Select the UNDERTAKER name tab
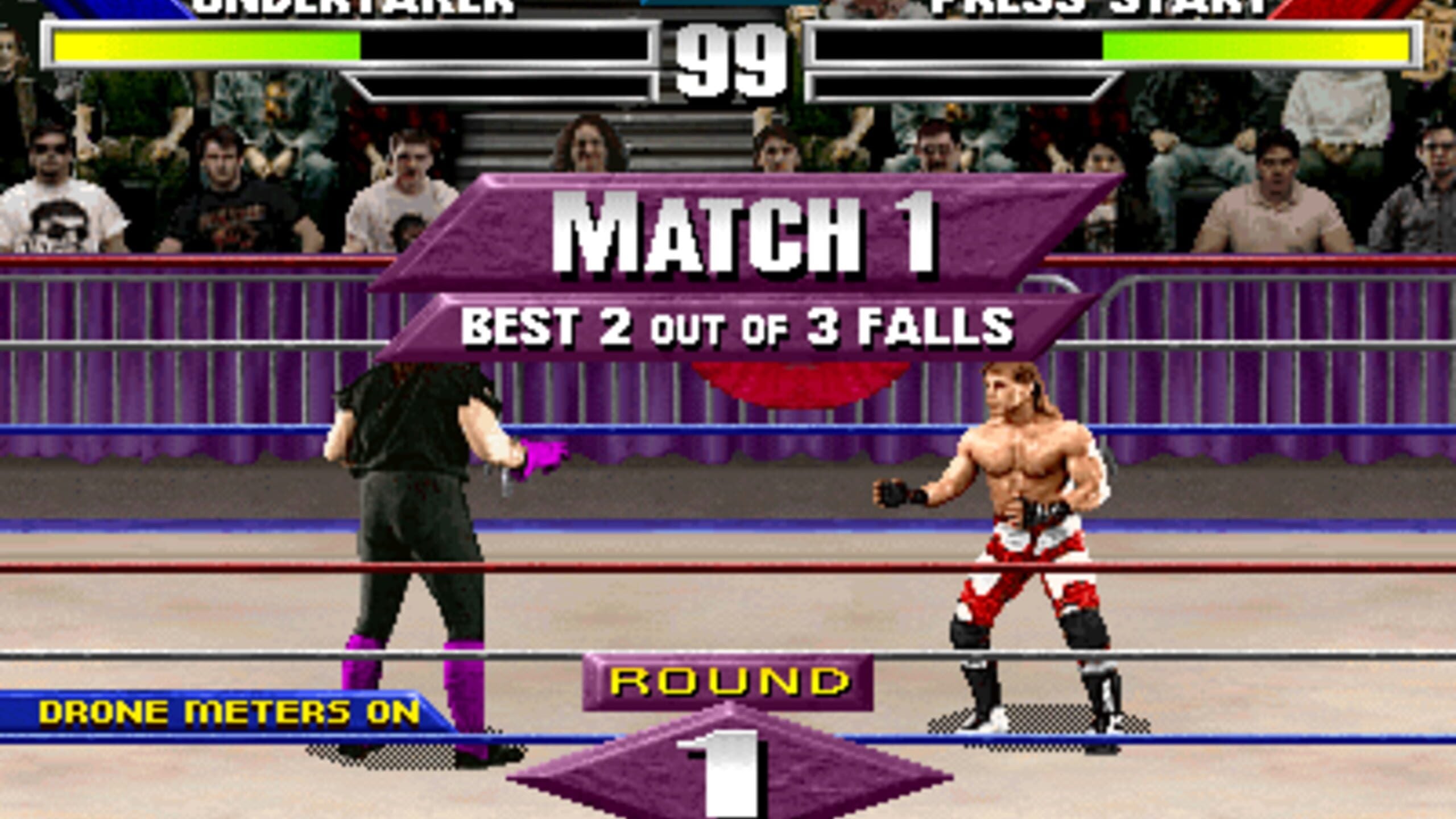Viewport: 1456px width, 819px height. (x=353, y=7)
